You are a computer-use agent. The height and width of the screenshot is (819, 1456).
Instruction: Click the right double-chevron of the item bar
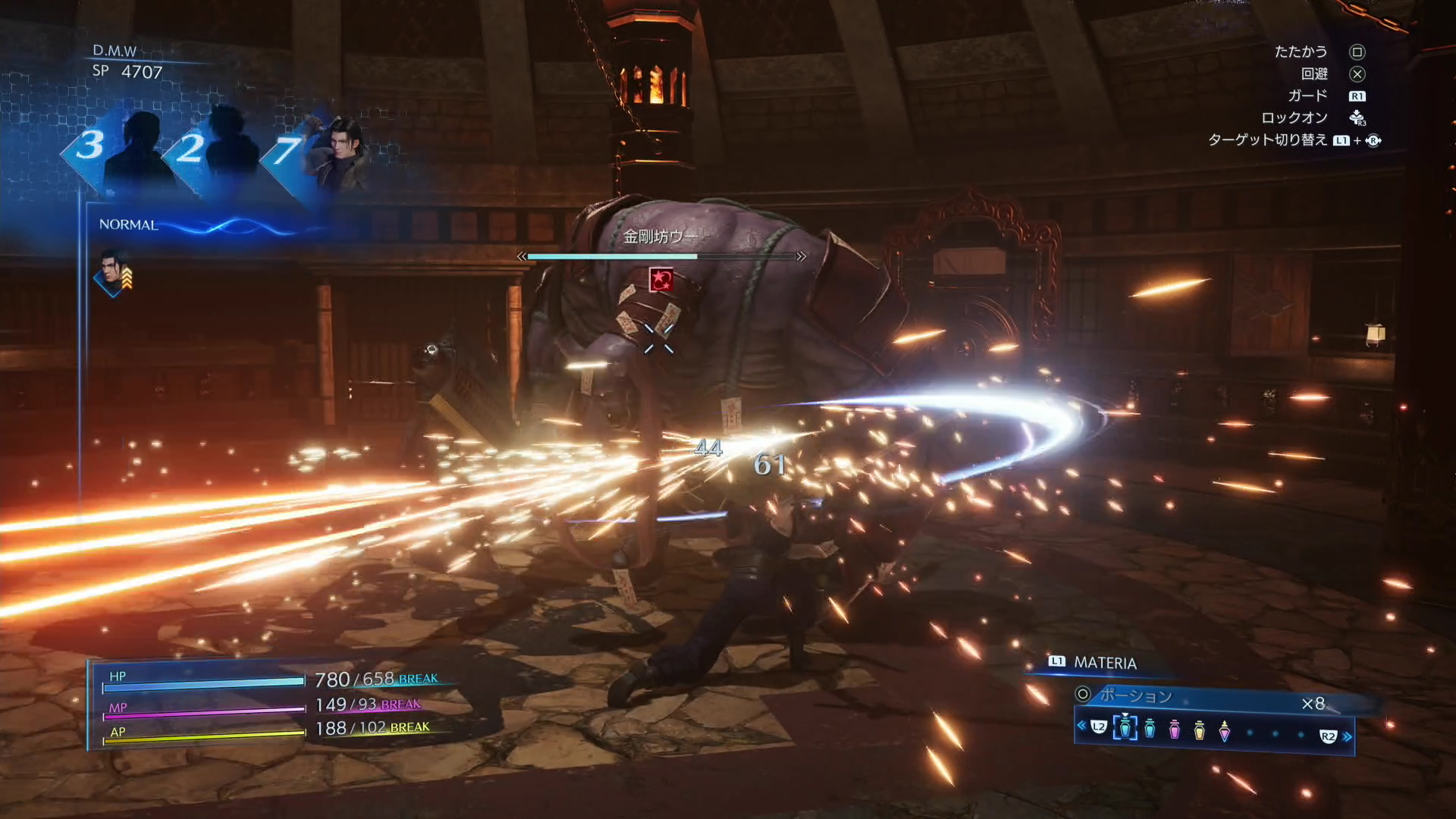pos(1348,736)
